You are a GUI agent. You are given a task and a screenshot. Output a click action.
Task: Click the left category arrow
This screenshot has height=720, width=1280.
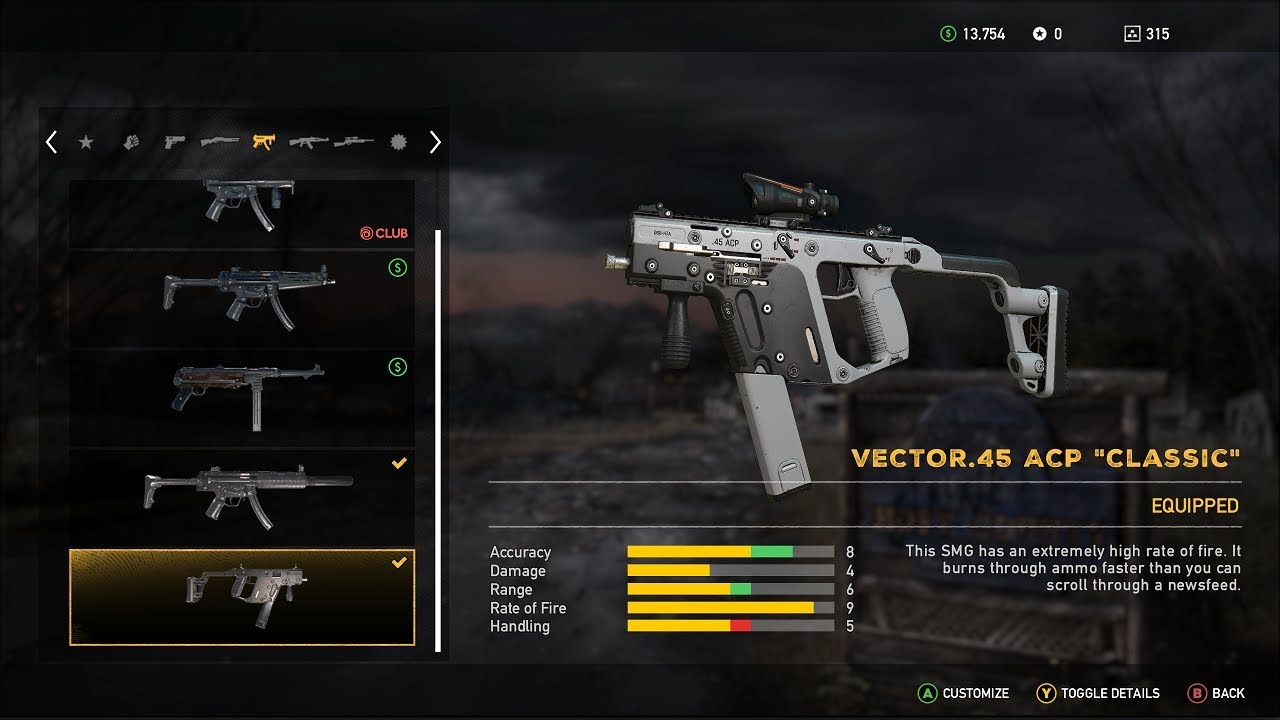click(x=51, y=142)
